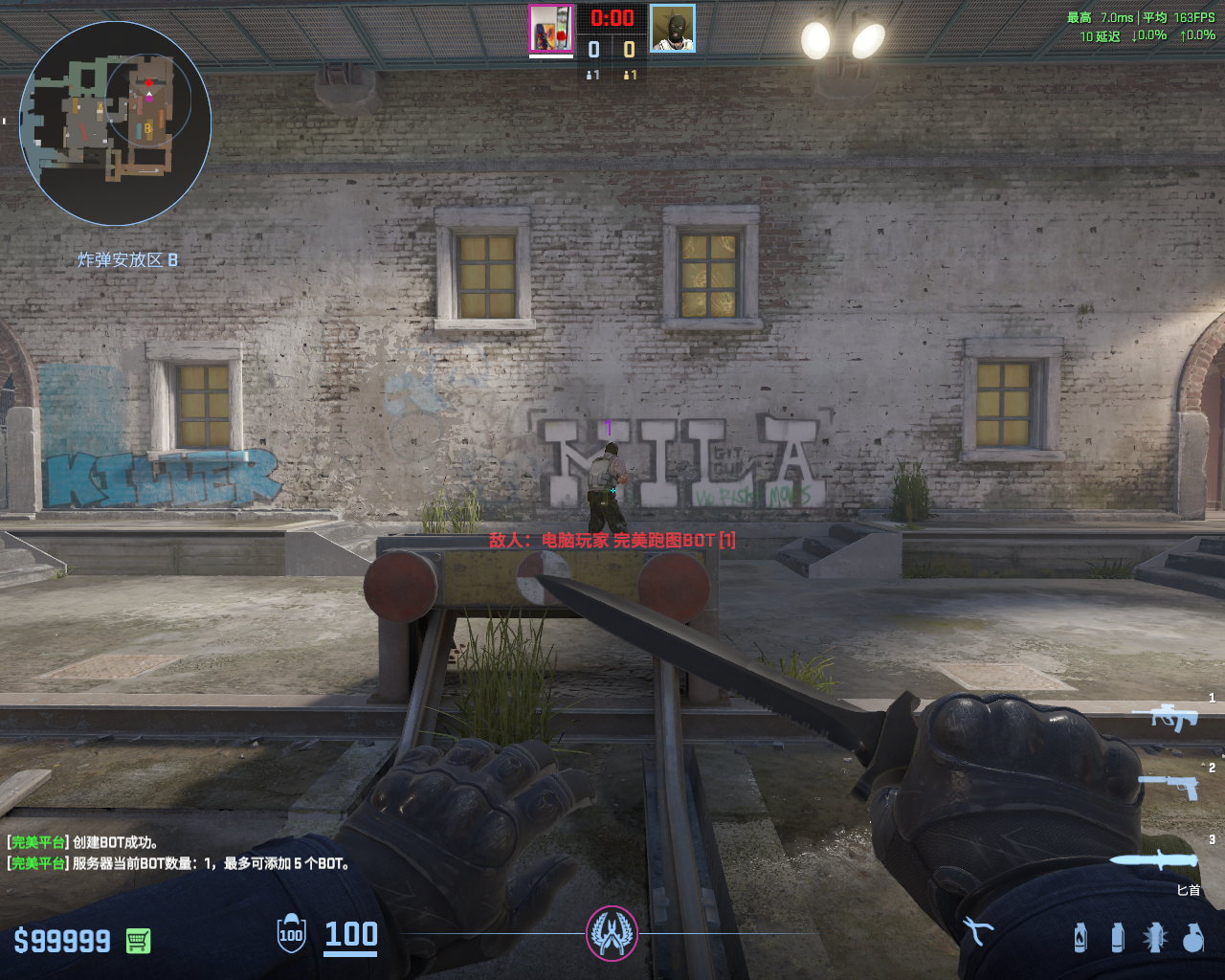The width and height of the screenshot is (1225, 980).
Task: Switch to the silenced pistol slot
Action: pyautogui.click(x=1169, y=787)
